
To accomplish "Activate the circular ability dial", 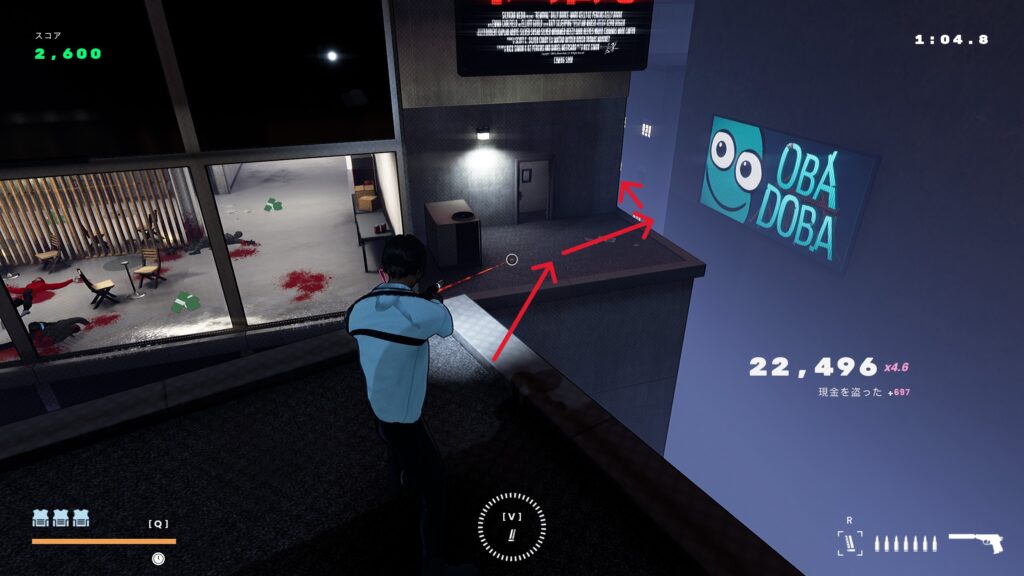I will click(x=512, y=527).
